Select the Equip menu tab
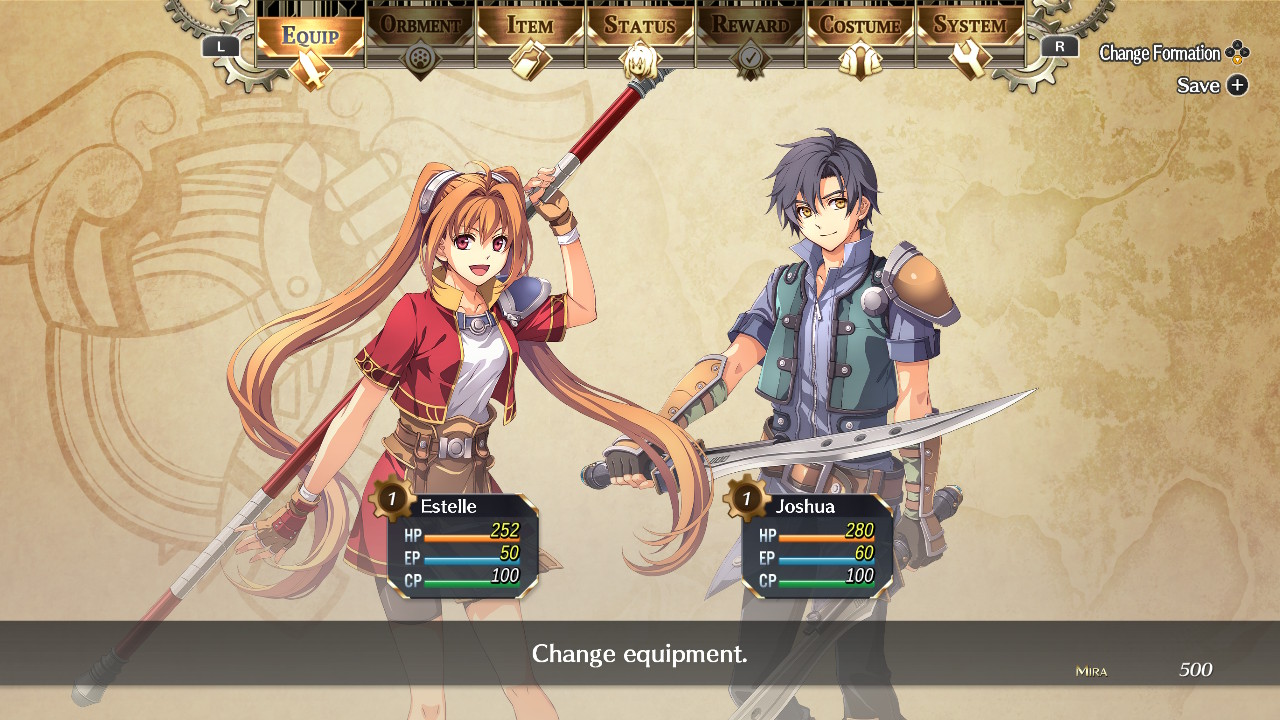 click(x=310, y=36)
